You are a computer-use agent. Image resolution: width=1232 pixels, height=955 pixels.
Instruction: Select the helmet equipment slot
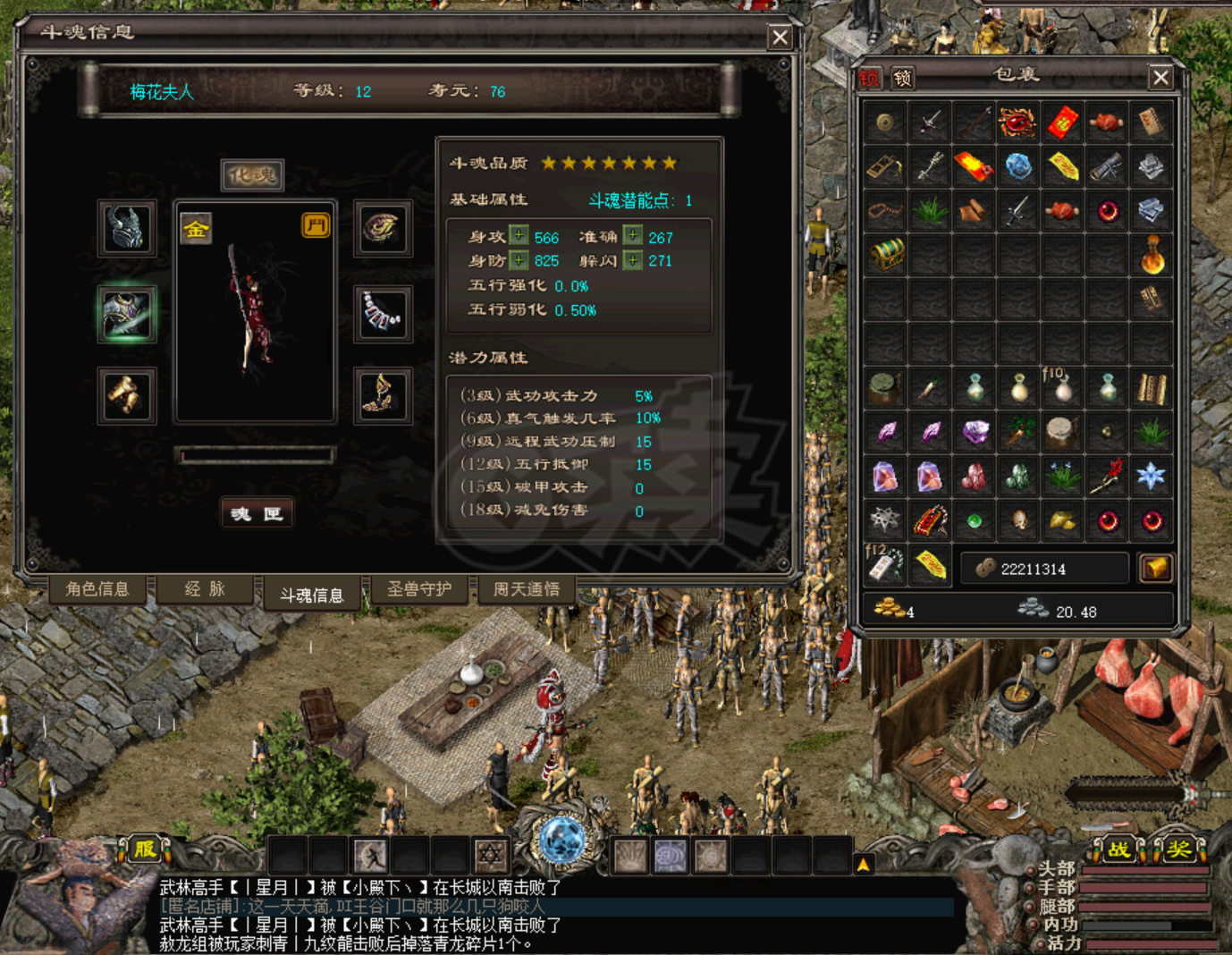pyautogui.click(x=127, y=229)
